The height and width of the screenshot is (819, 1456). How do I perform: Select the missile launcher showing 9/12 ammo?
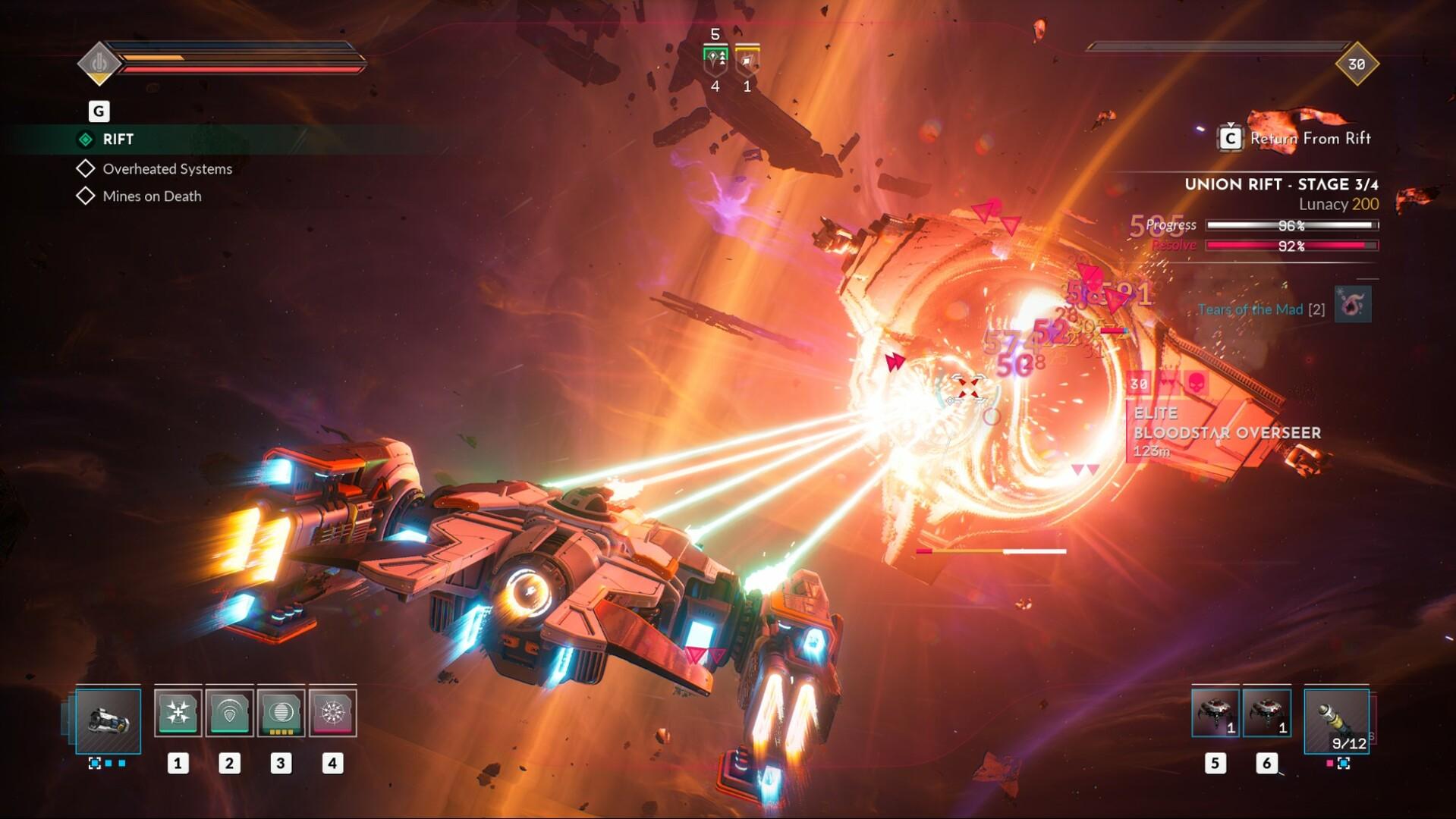(x=1335, y=720)
